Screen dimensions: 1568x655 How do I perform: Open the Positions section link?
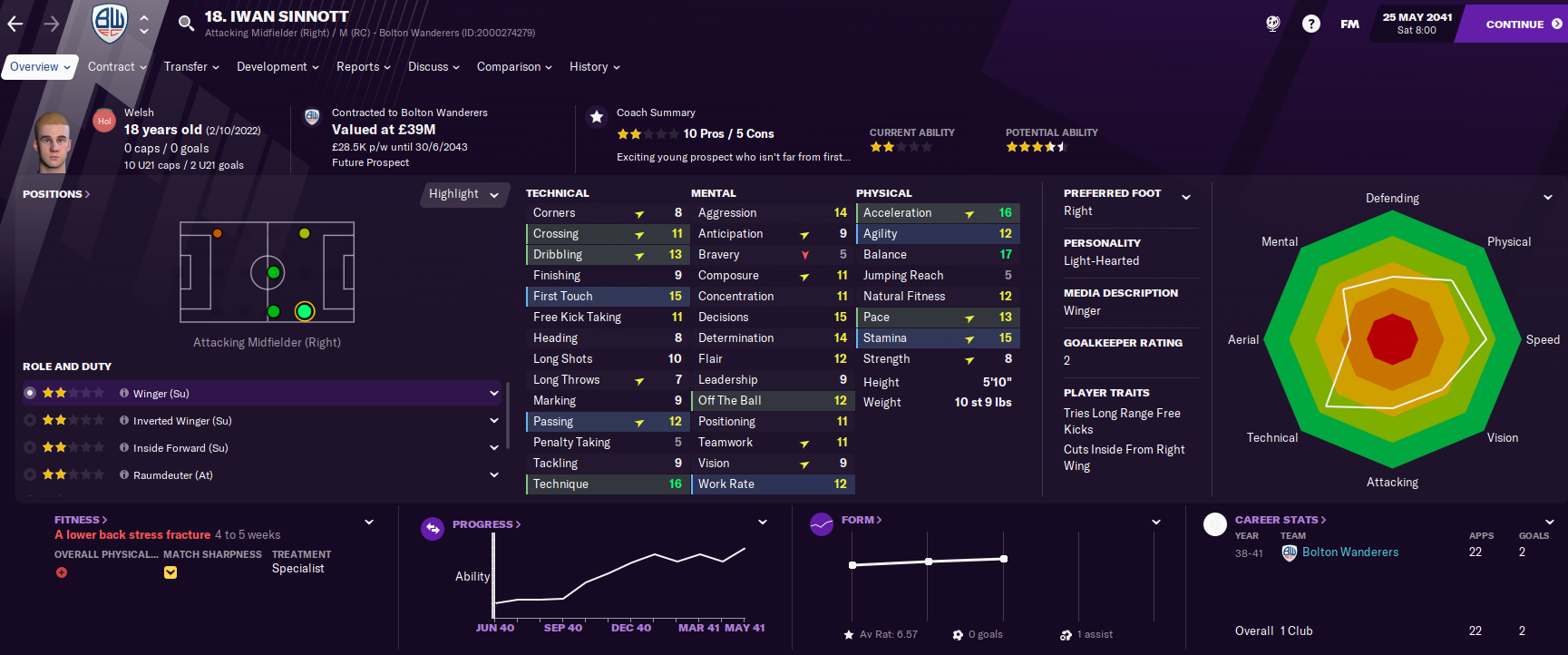pos(55,194)
